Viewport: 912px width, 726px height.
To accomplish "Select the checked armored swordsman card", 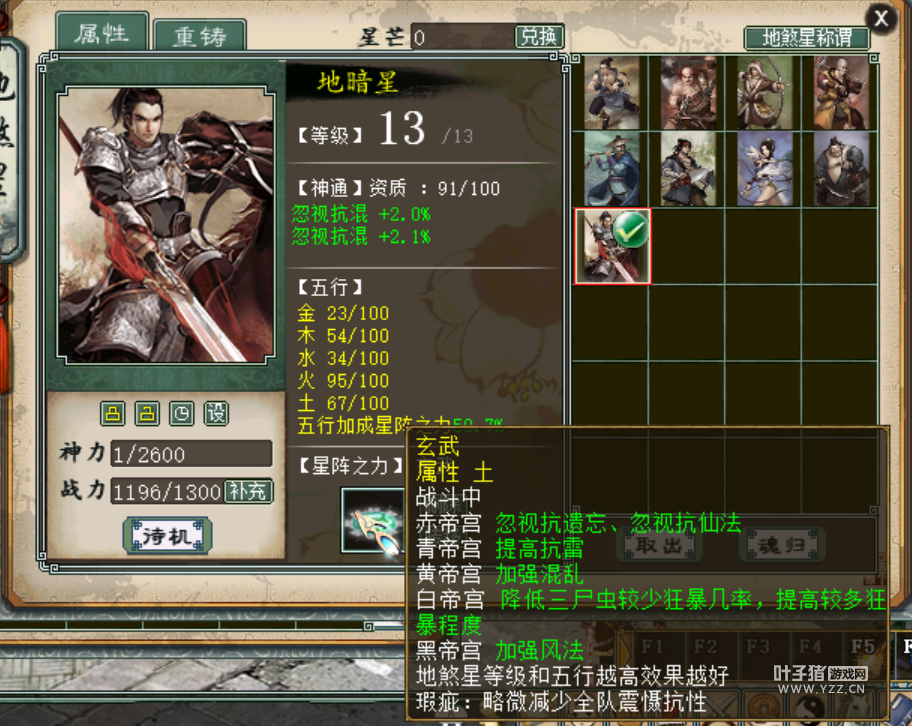I will pyautogui.click(x=612, y=246).
